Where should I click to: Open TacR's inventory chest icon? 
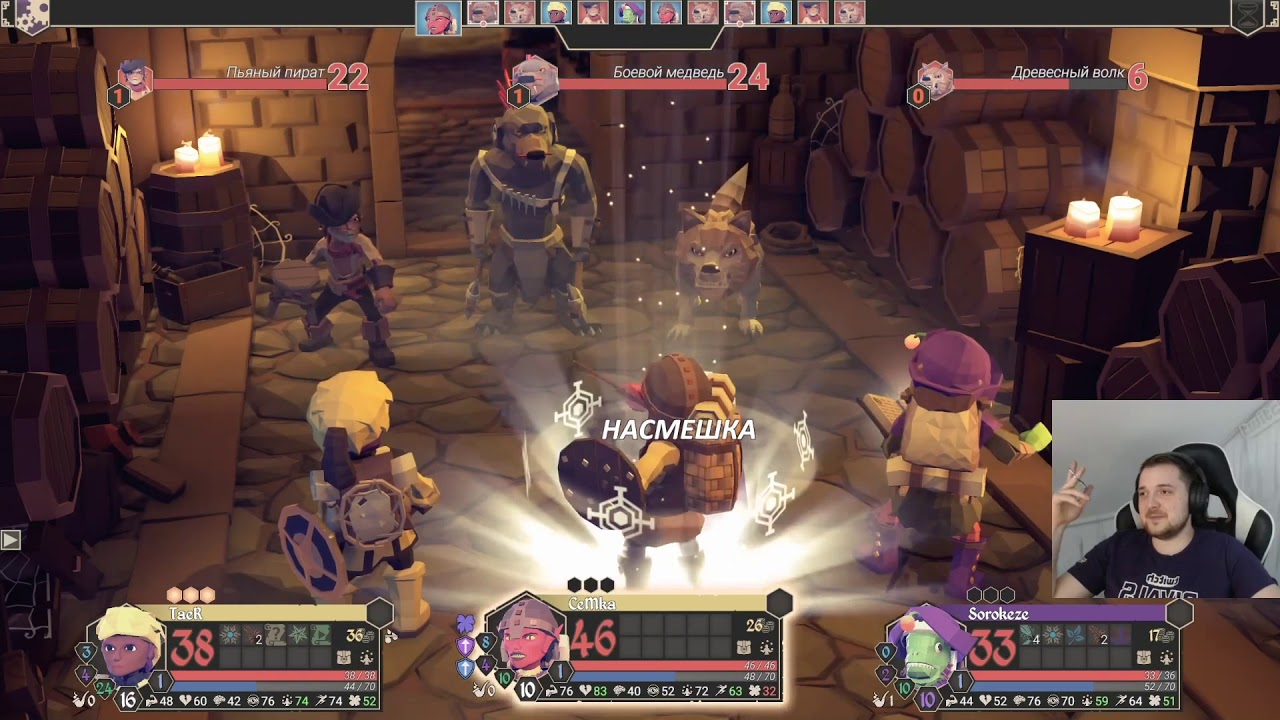(345, 658)
